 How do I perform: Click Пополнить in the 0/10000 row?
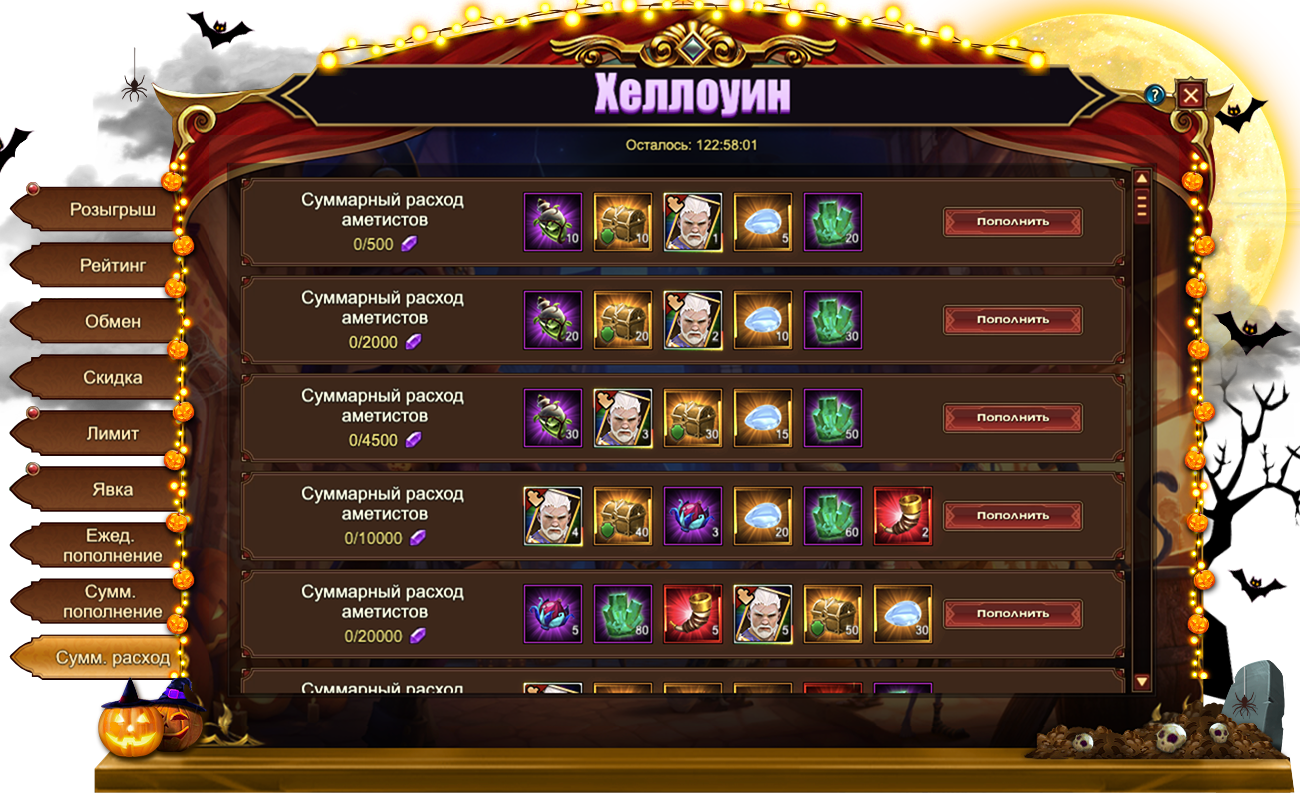(1012, 516)
